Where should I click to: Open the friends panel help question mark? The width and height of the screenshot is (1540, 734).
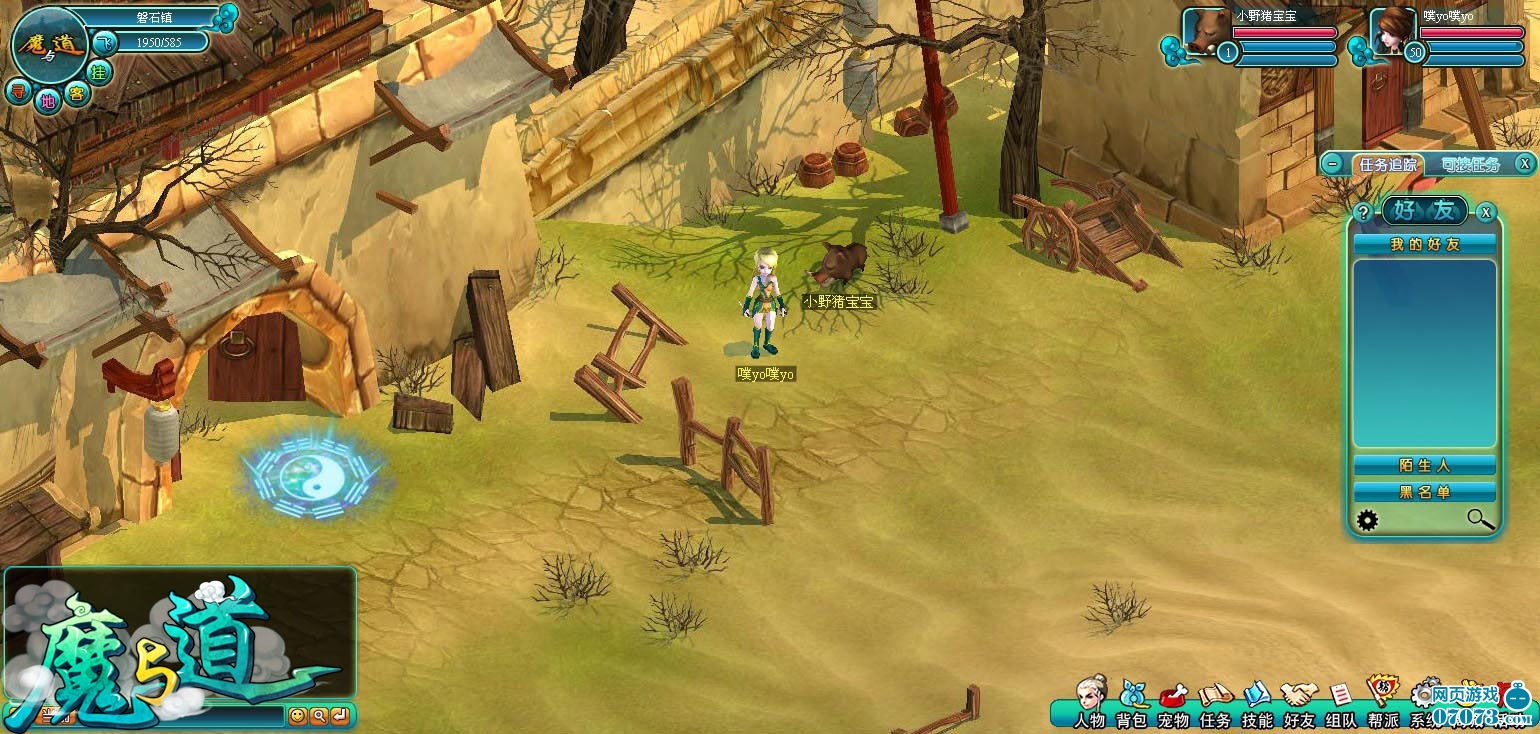click(x=1363, y=212)
